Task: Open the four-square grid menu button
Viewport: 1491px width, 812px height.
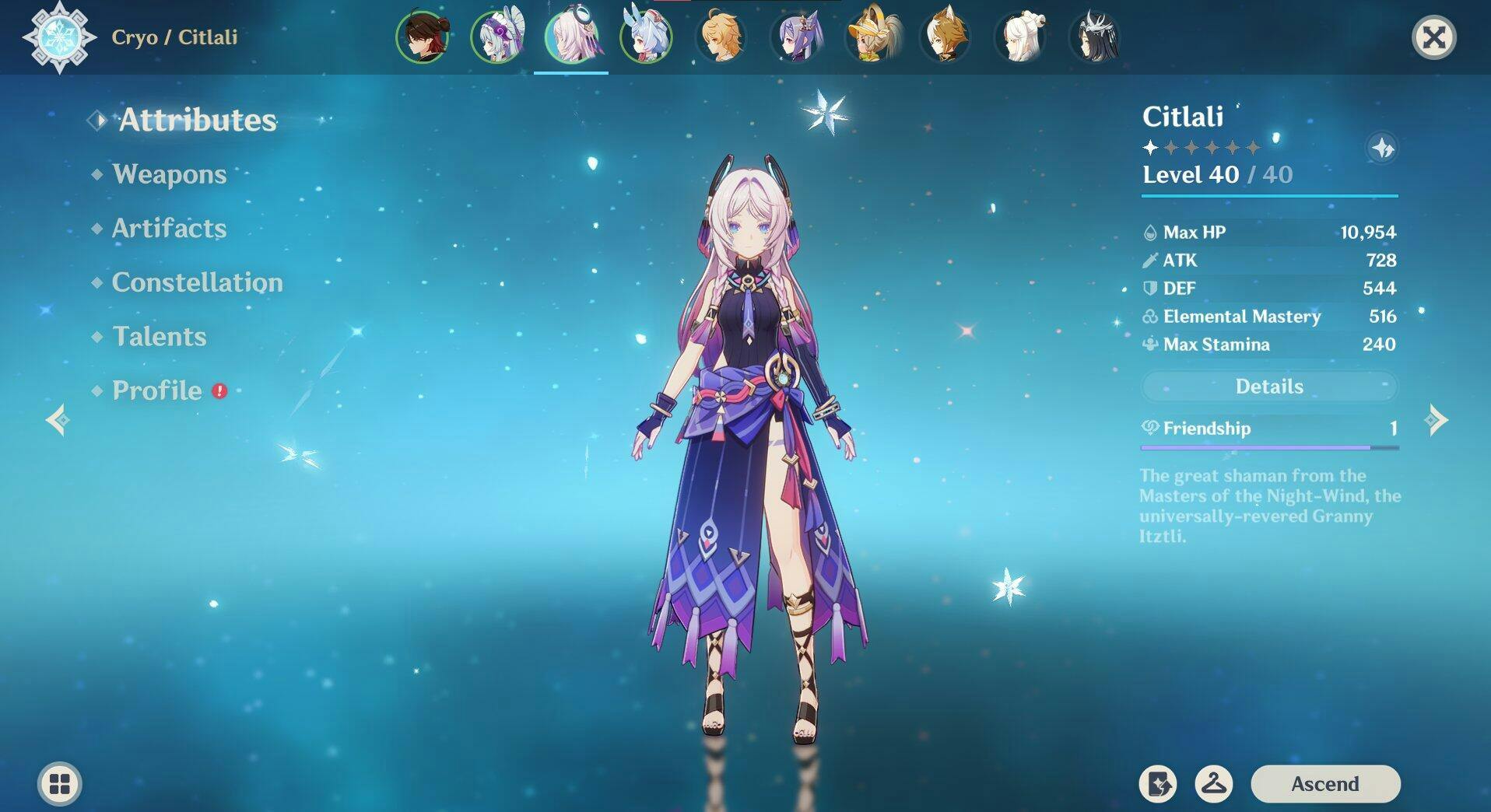Action: pos(60,783)
